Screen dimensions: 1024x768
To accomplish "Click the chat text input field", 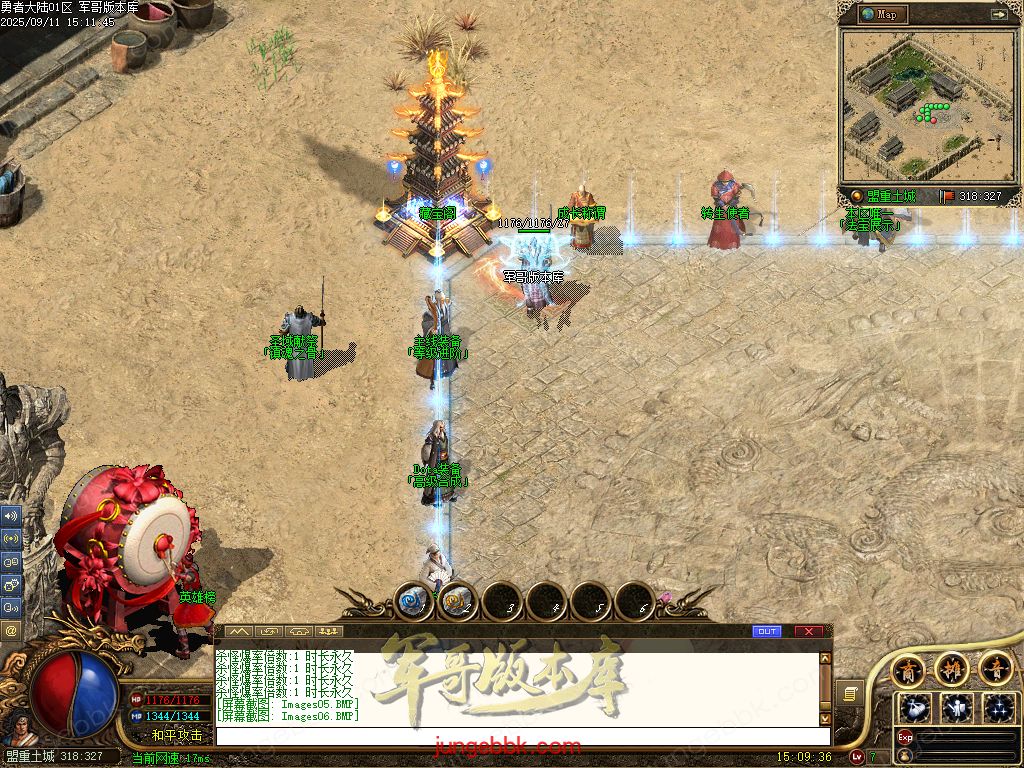I will [x=520, y=736].
